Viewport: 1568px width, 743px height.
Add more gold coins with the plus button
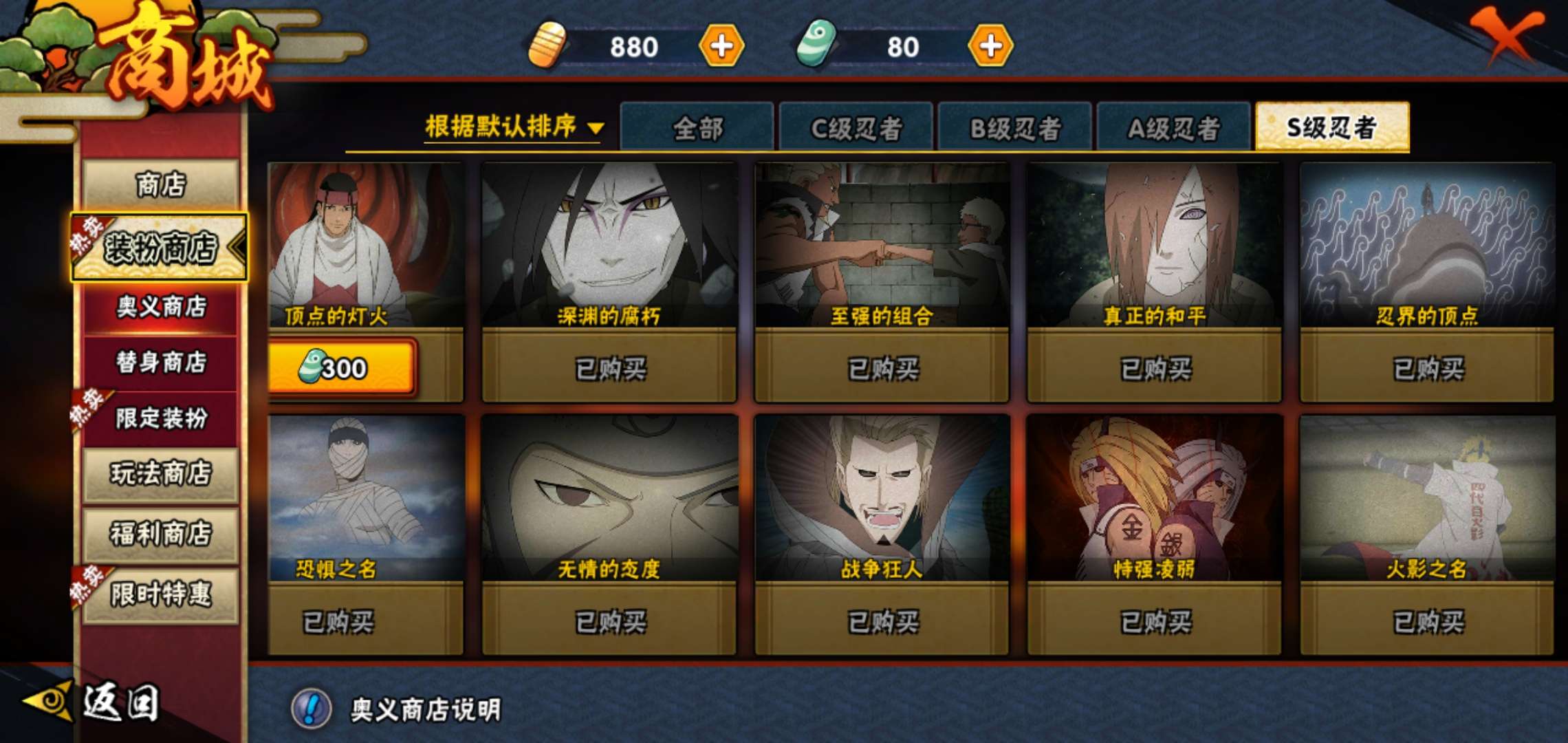tap(721, 46)
